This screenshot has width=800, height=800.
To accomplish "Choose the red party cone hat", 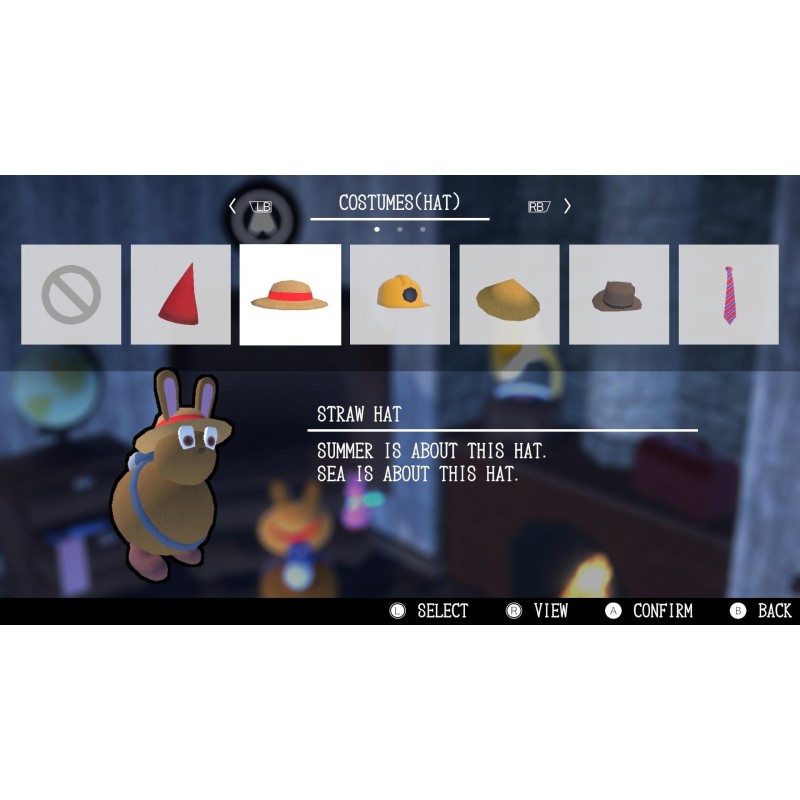I will pos(180,295).
